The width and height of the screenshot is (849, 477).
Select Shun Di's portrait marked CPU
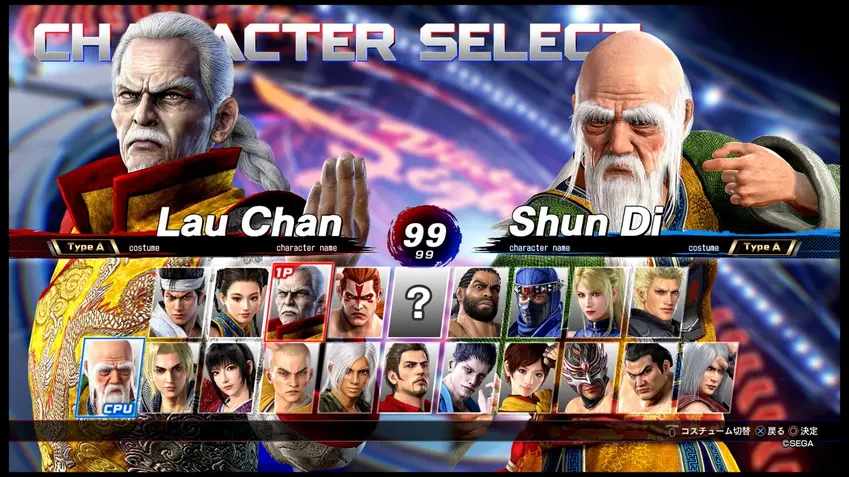click(x=111, y=376)
